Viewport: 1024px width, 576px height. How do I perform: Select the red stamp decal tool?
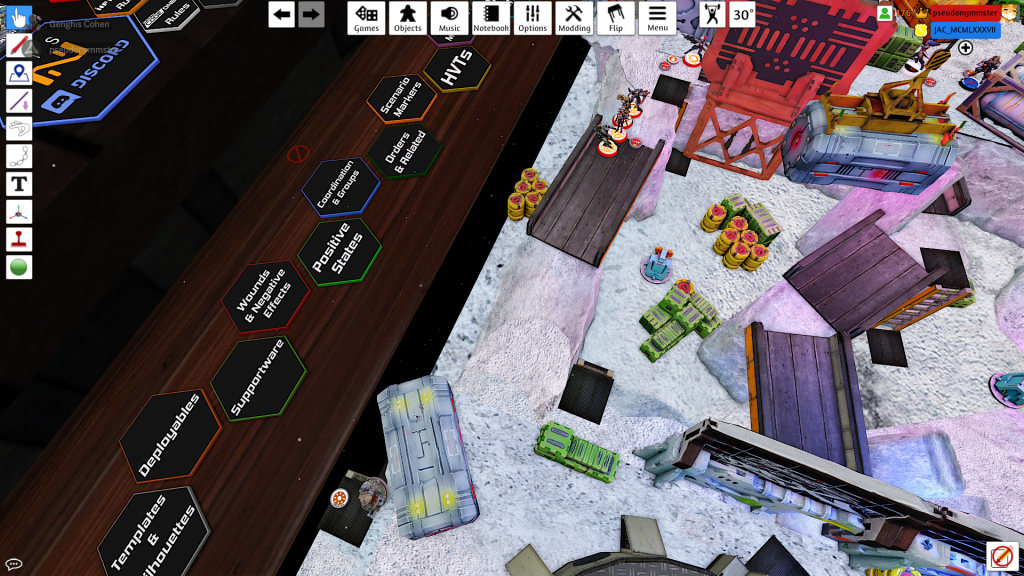click(19, 240)
